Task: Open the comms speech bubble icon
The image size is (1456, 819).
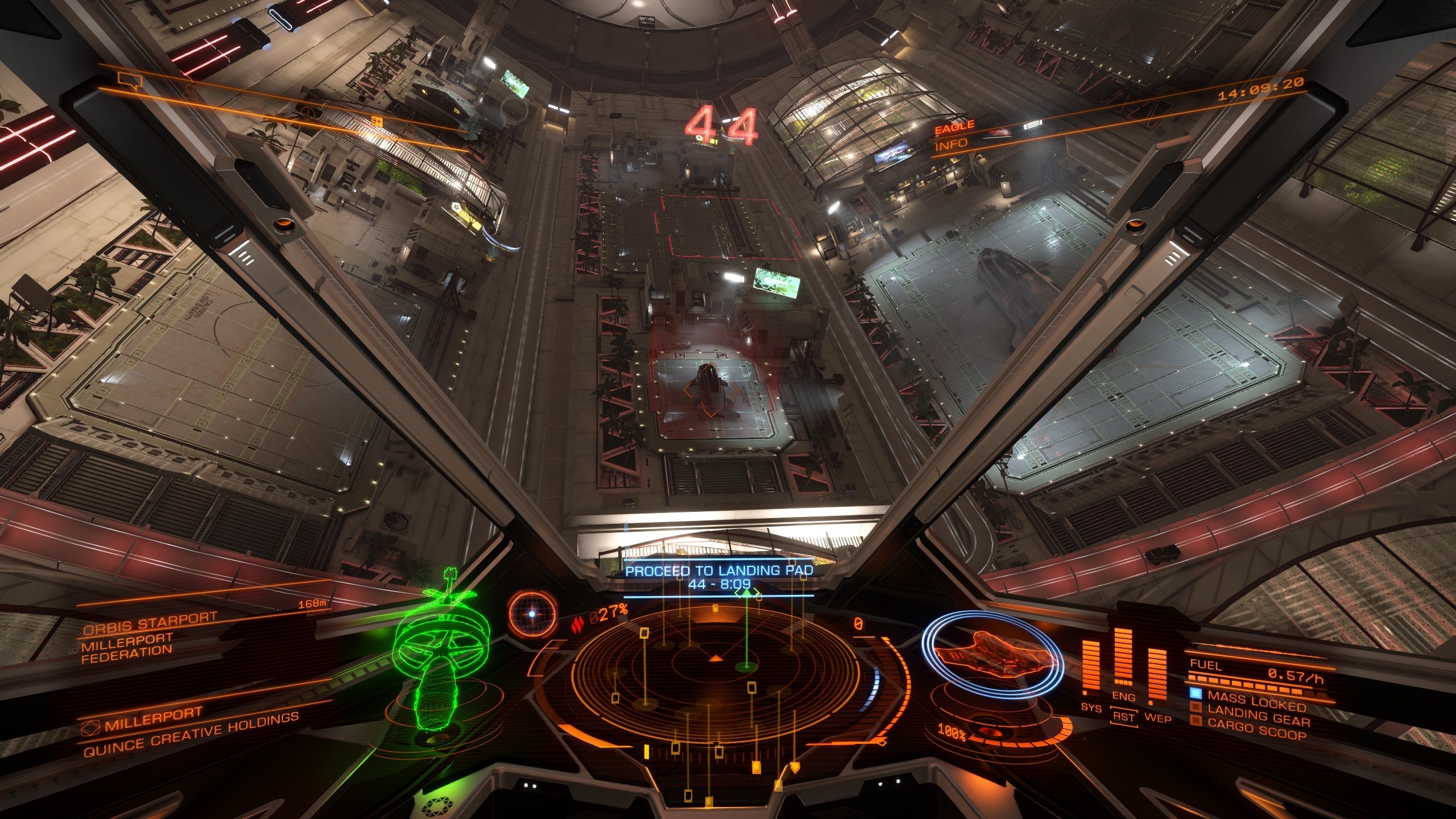Action: [128, 81]
